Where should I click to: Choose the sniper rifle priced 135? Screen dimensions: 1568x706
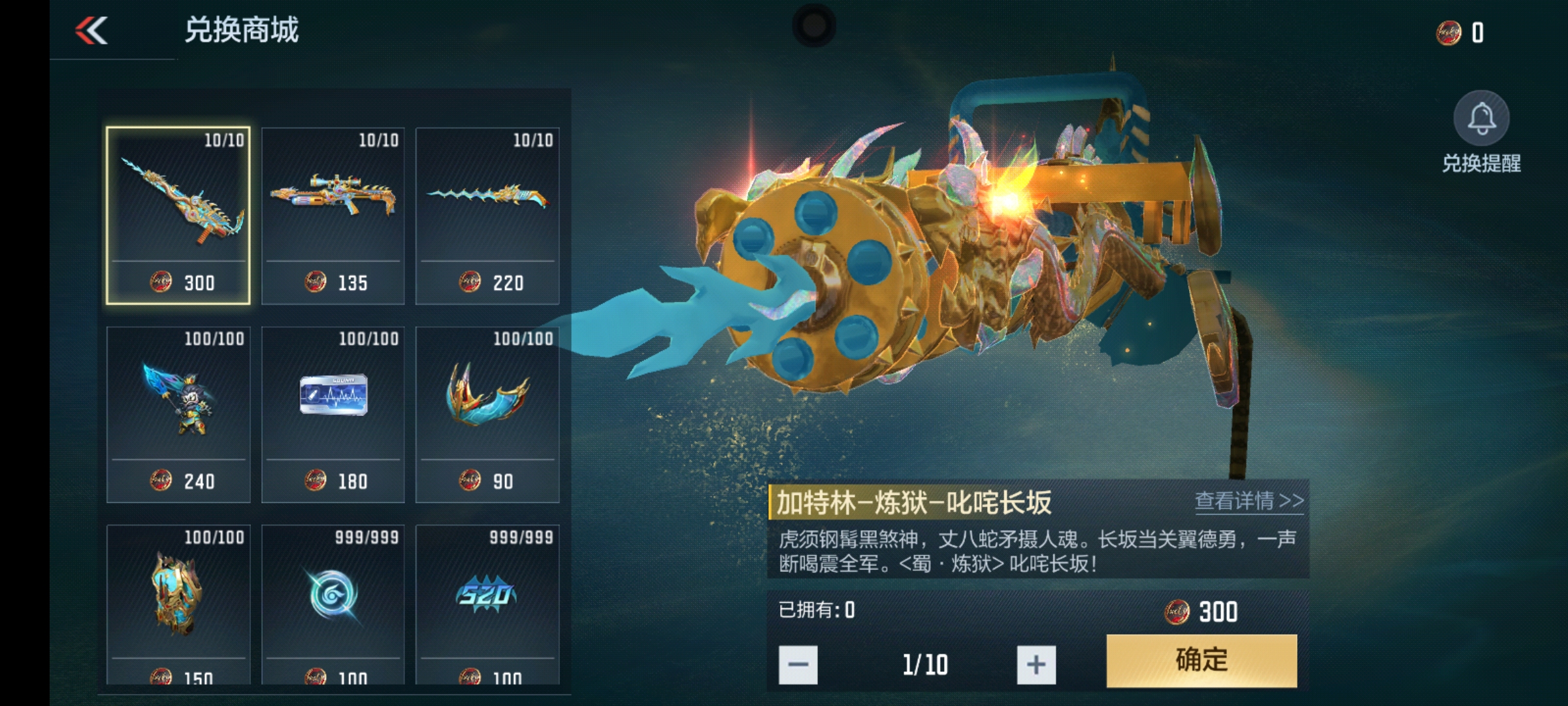(x=333, y=215)
